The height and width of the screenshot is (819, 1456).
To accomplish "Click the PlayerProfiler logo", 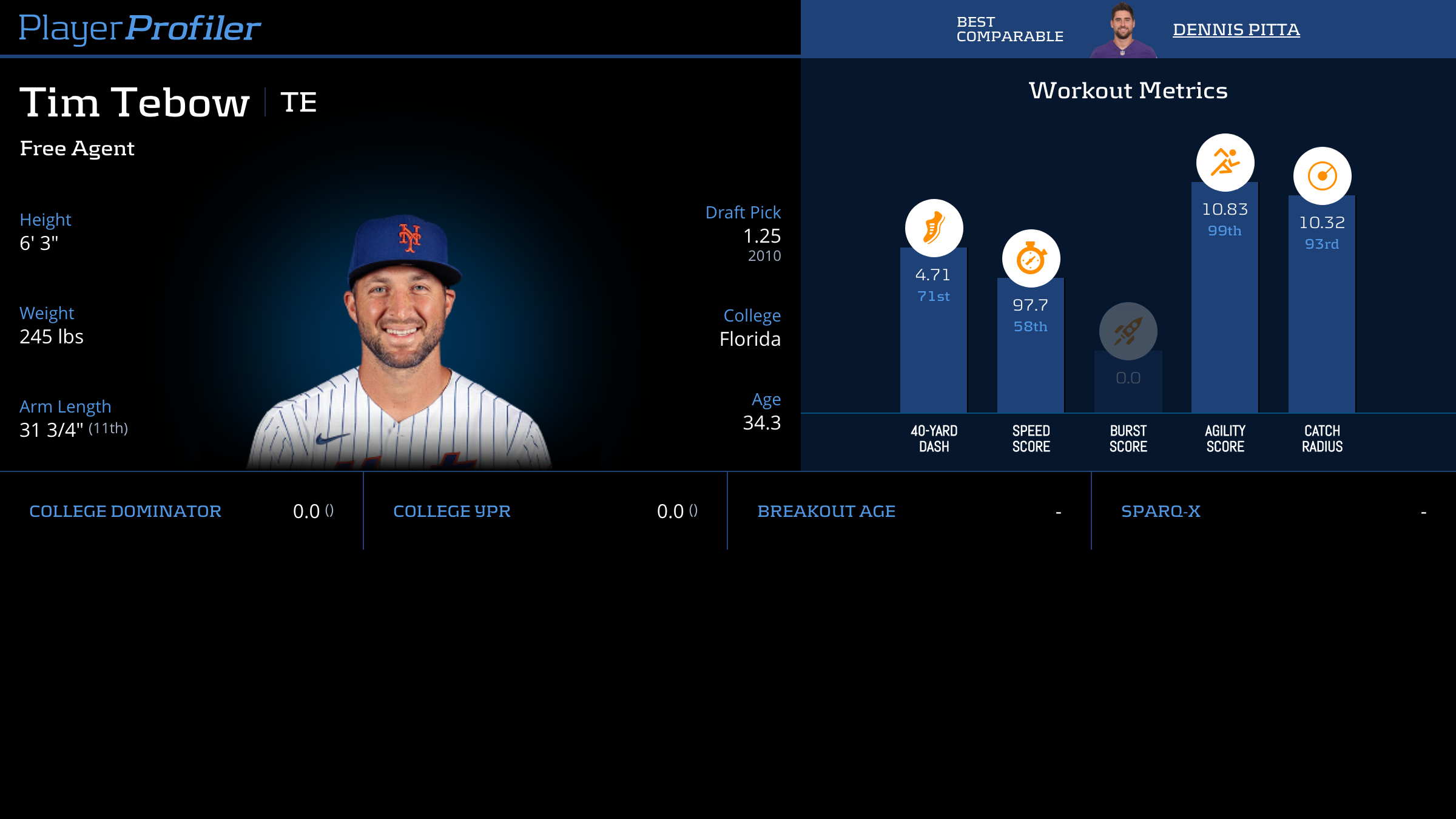I will (x=140, y=28).
